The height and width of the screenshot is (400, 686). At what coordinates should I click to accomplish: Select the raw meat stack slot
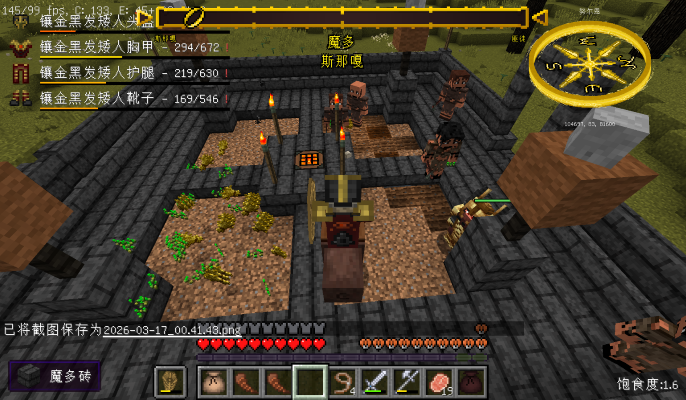pyautogui.click(x=439, y=381)
